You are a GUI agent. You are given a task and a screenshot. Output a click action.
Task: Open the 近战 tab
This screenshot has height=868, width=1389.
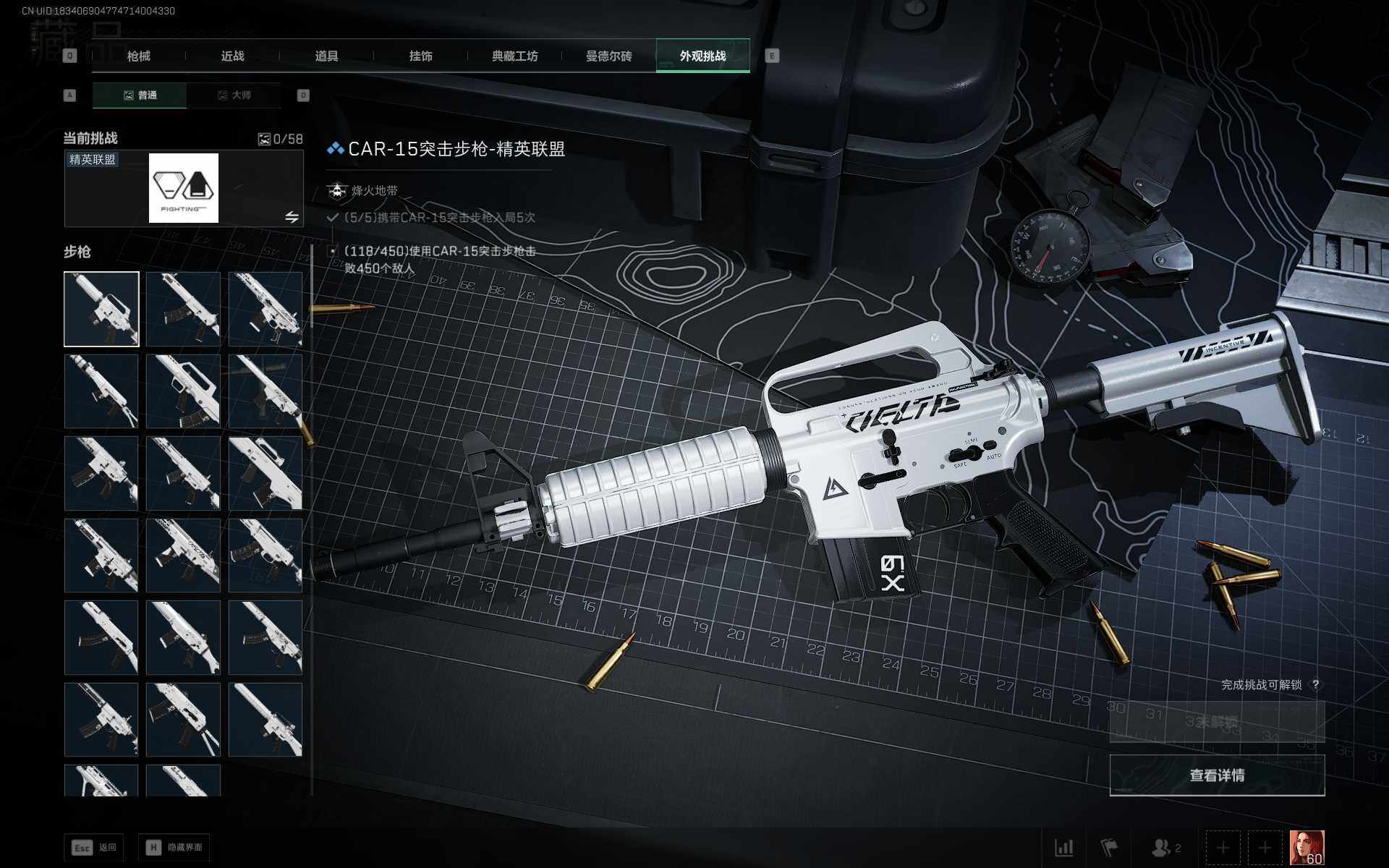[232, 56]
